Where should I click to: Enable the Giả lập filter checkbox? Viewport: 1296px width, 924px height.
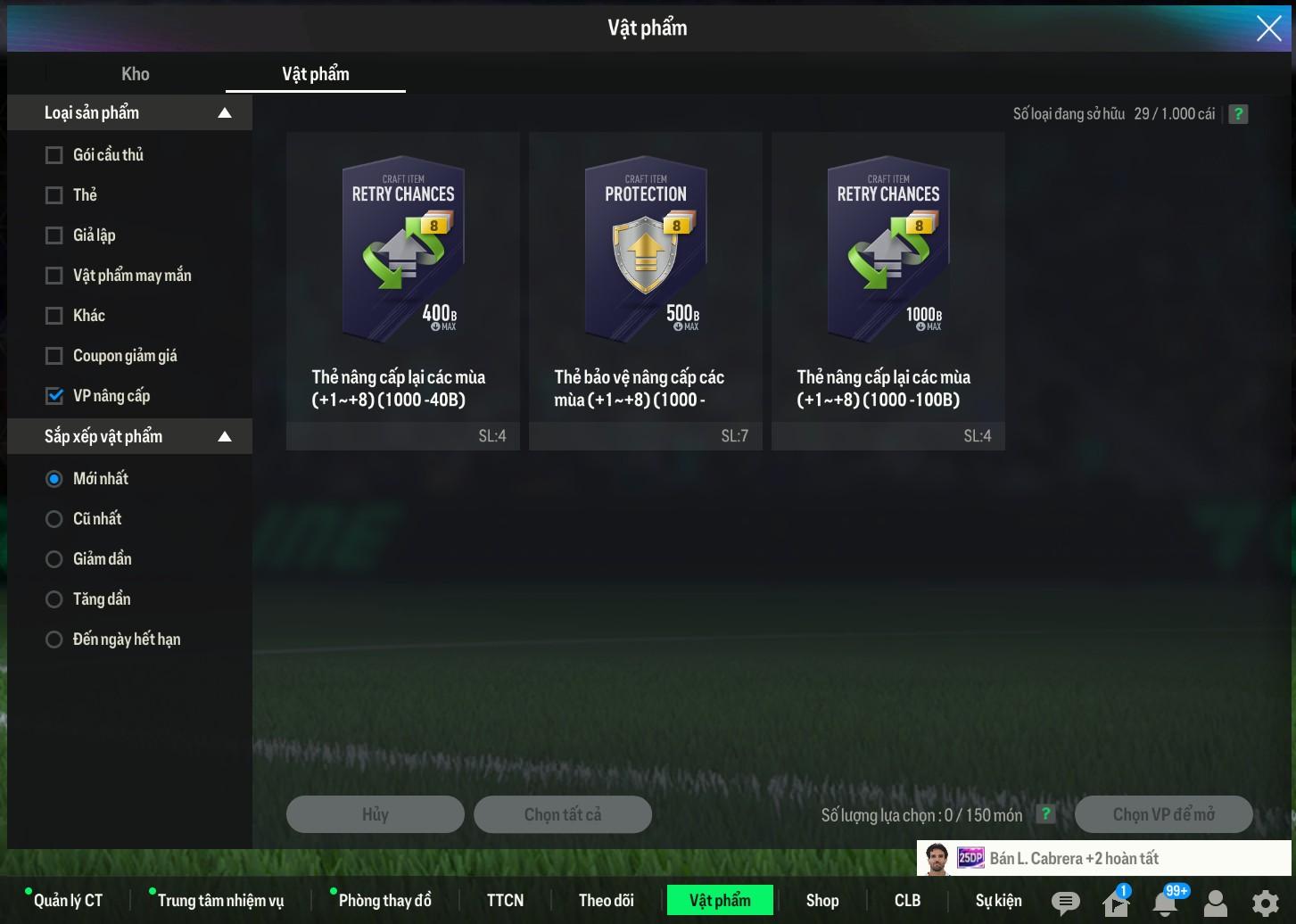(x=54, y=235)
